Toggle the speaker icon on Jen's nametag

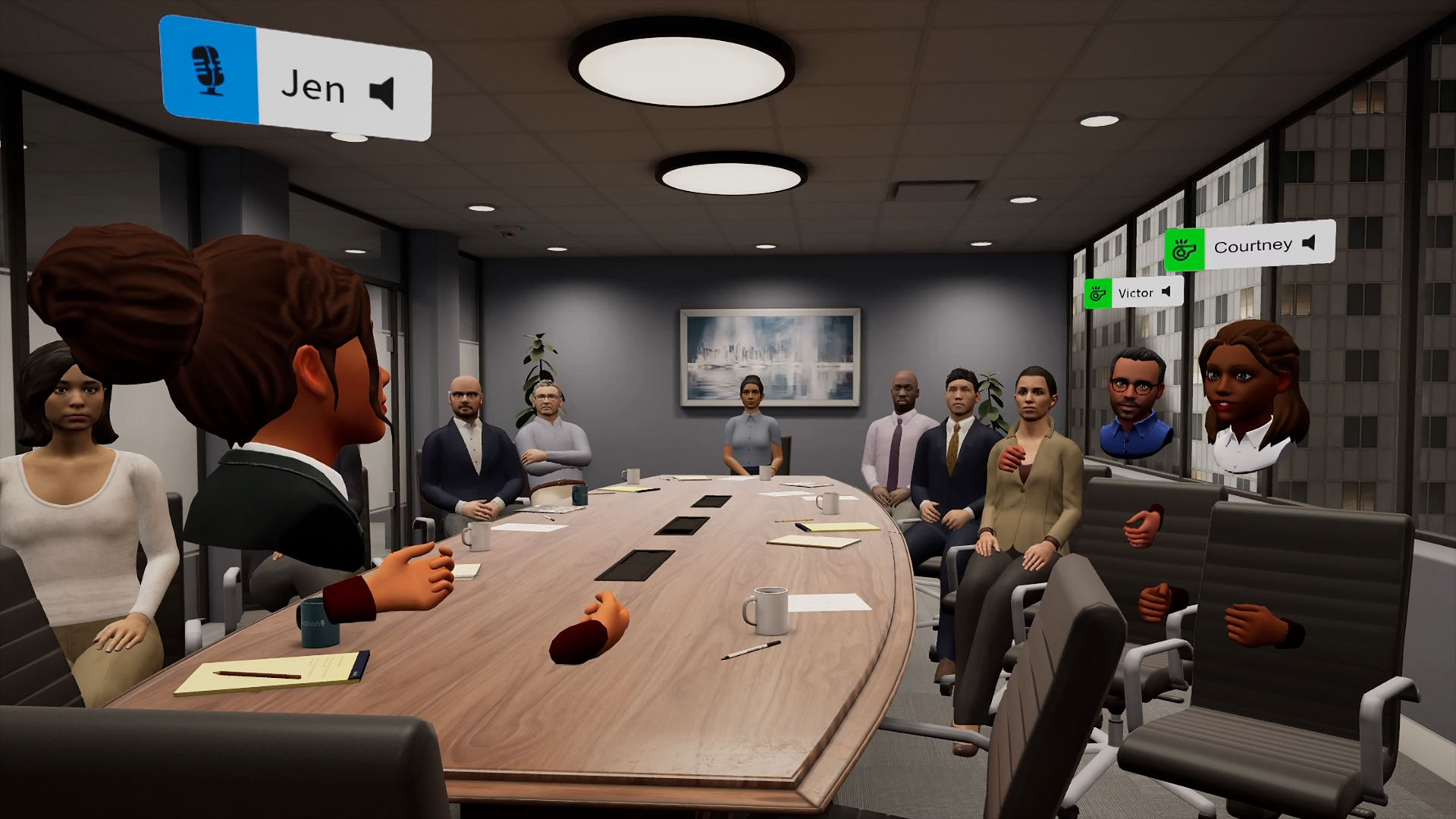point(382,93)
